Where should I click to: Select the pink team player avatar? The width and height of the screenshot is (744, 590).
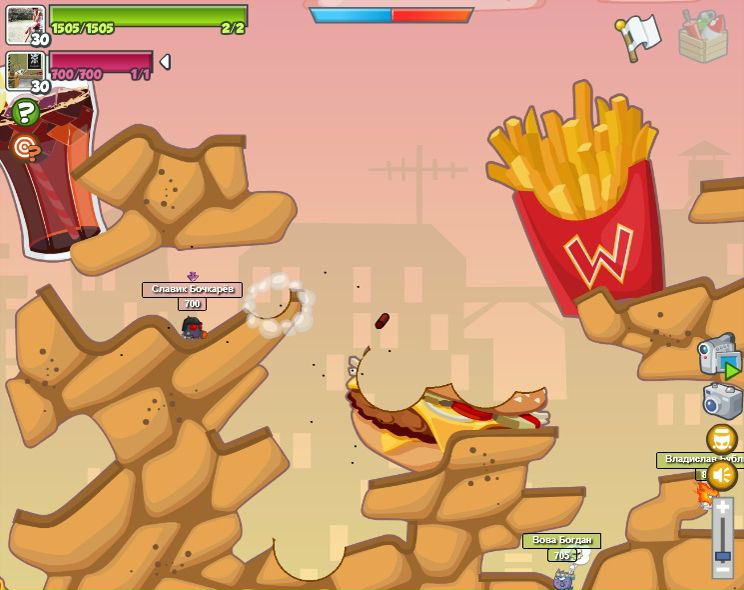click(x=24, y=71)
